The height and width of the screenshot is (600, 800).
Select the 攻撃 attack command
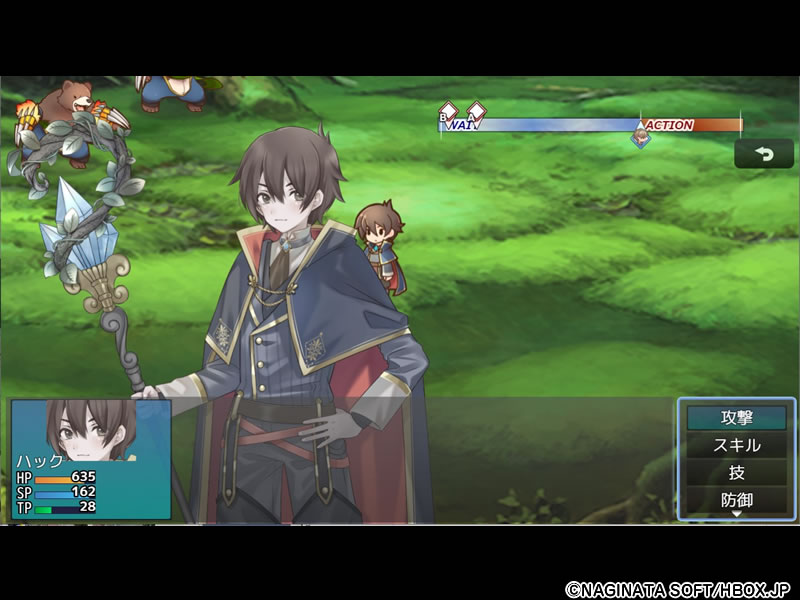[x=736, y=418]
